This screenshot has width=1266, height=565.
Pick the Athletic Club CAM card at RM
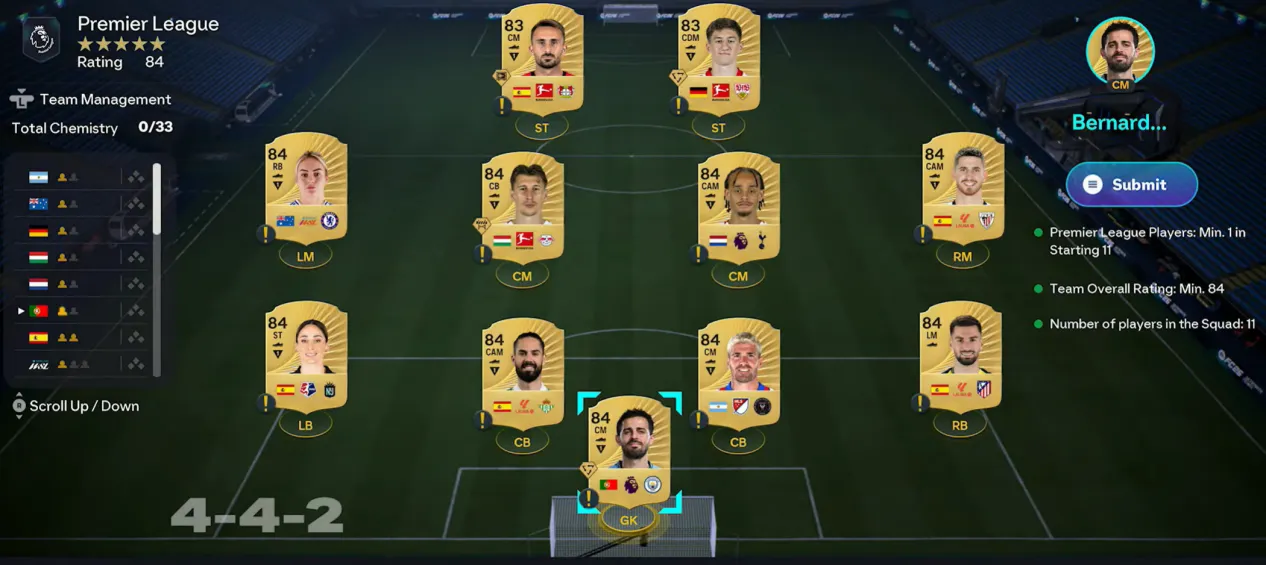tap(962, 188)
